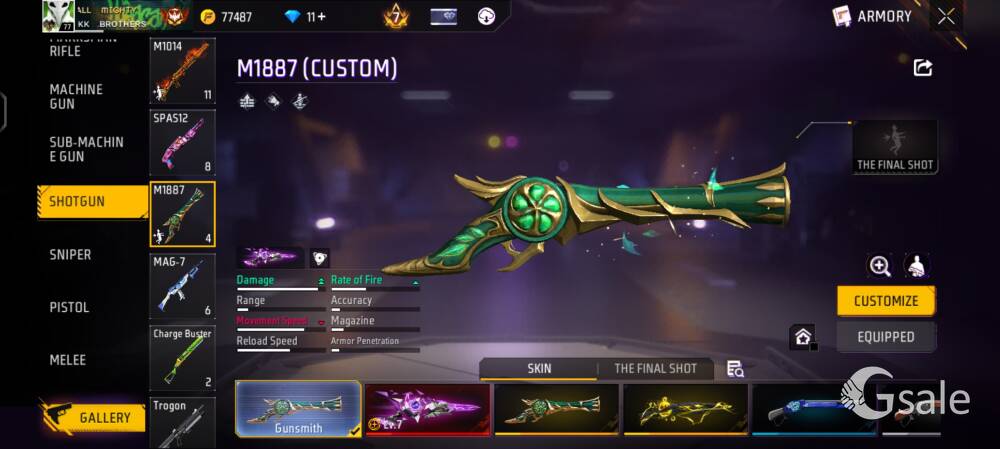Click the Equipped button
Viewport: 1000px width, 449px height.
(x=885, y=337)
